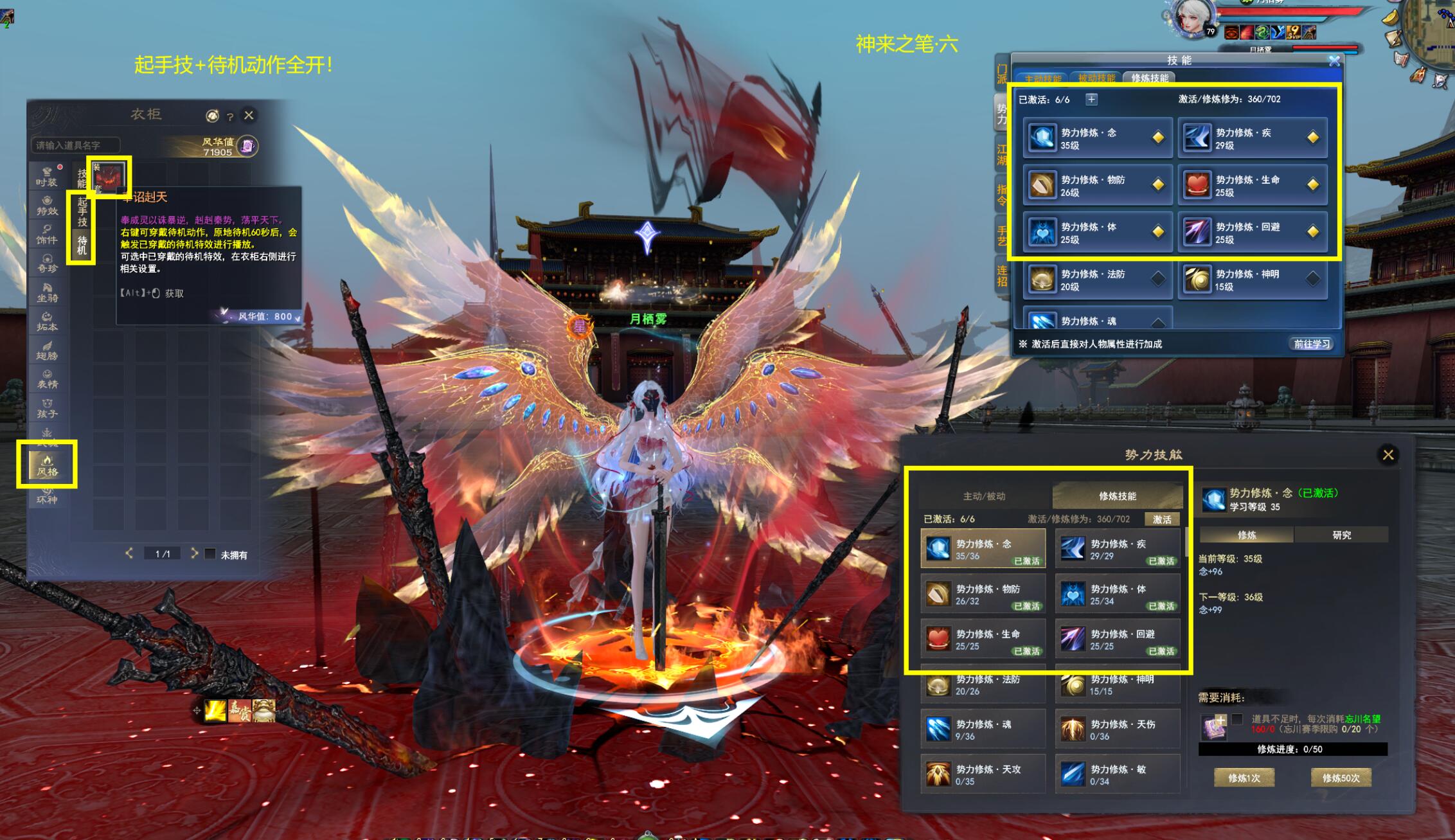Click the 请输入道具名字 search field
This screenshot has width=1455, height=840.
(75, 145)
